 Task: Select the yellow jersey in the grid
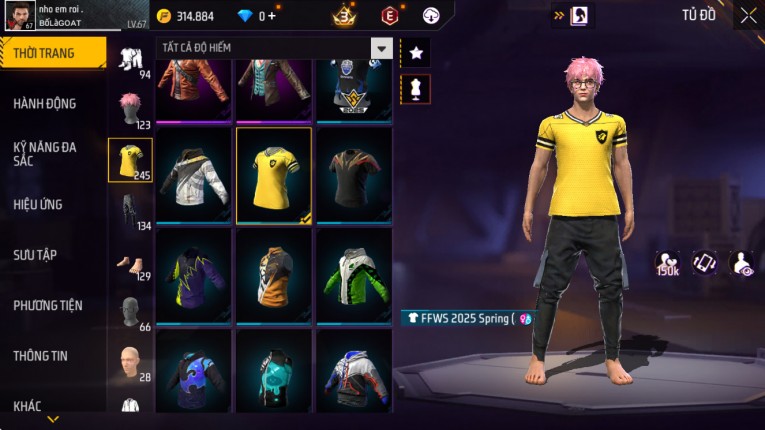(x=274, y=175)
